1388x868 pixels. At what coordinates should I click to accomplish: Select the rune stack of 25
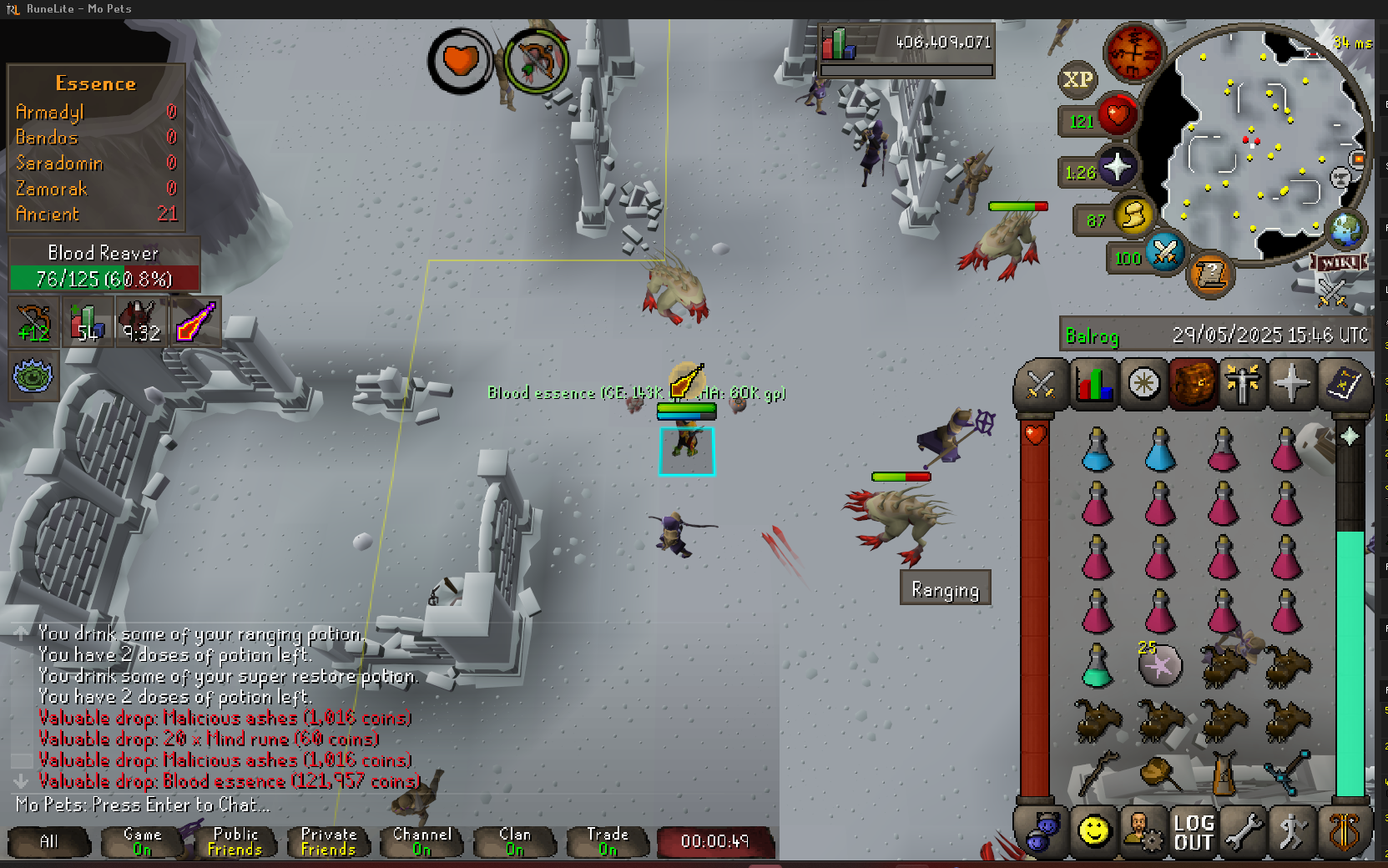[x=1160, y=665]
